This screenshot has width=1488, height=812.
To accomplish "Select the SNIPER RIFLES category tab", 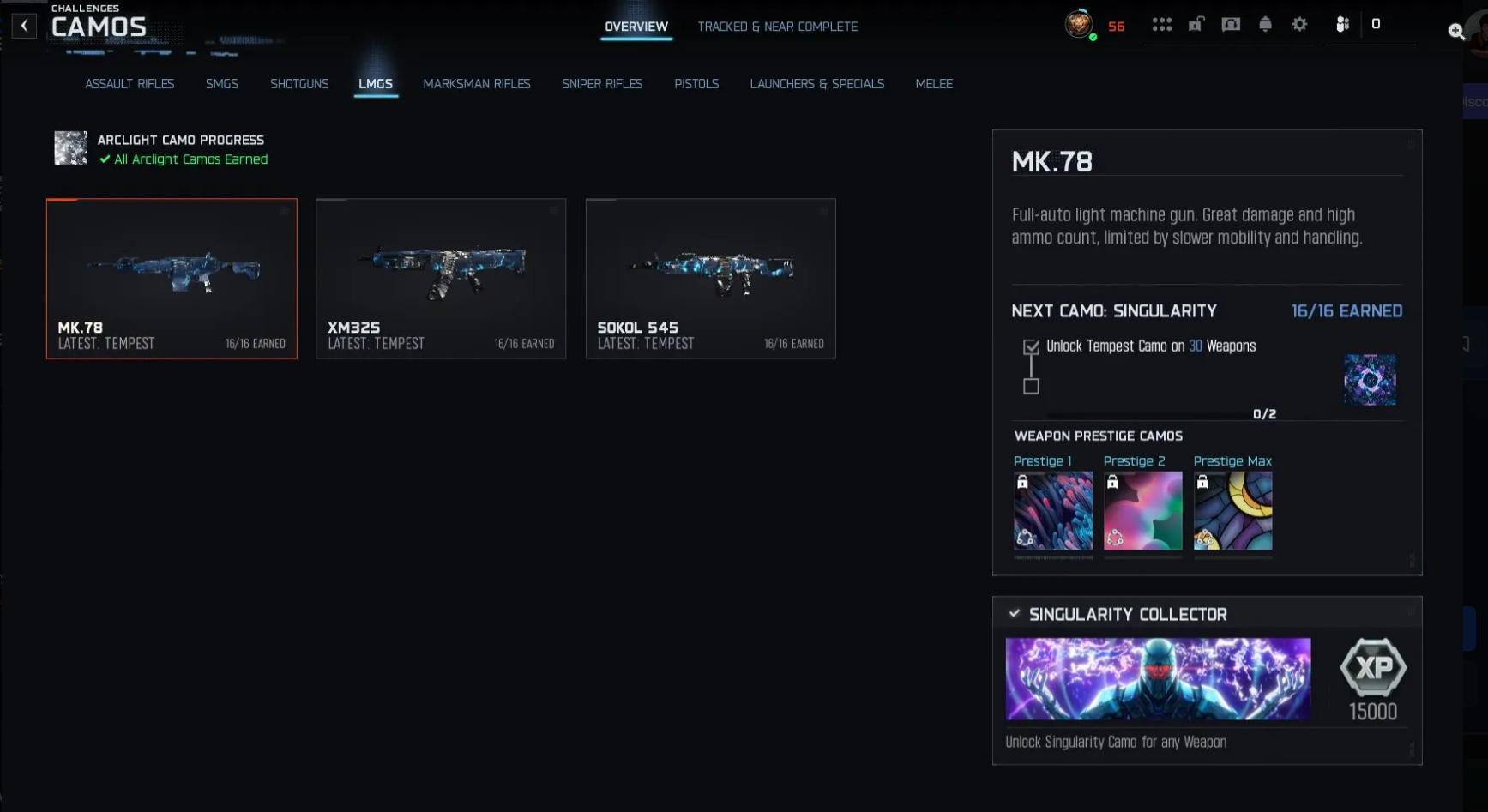I will pyautogui.click(x=602, y=83).
